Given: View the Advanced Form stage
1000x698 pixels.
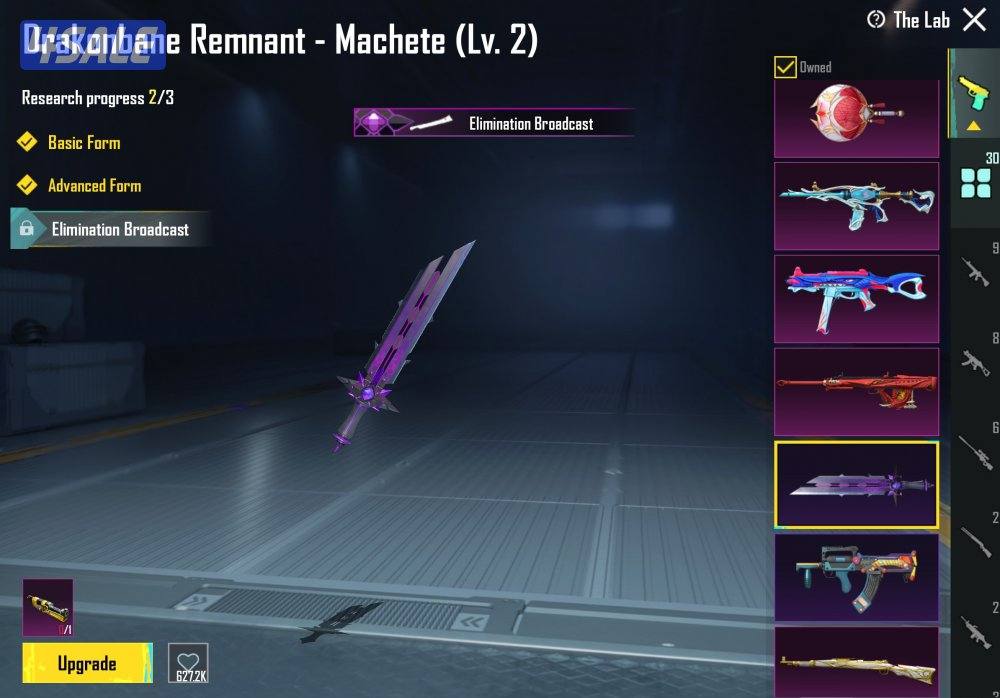Looking at the screenshot, I should tap(94, 186).
